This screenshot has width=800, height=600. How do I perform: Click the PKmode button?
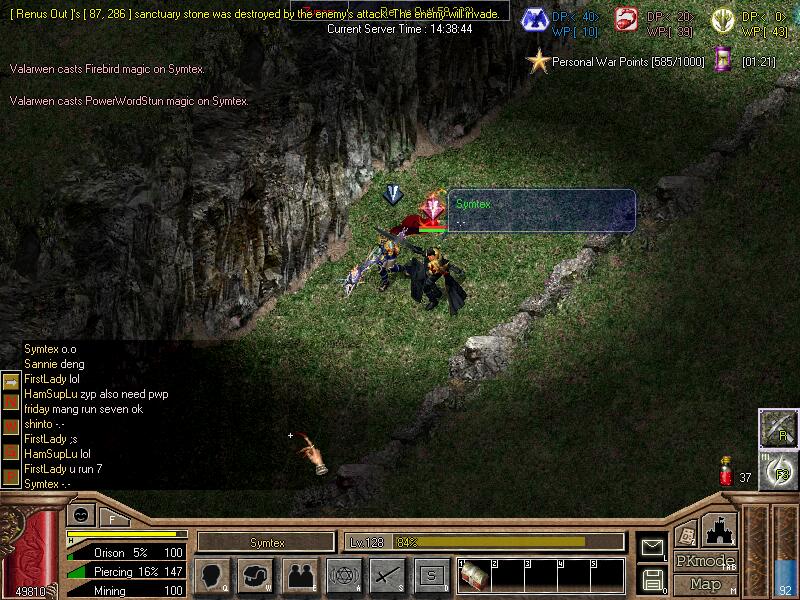point(705,561)
